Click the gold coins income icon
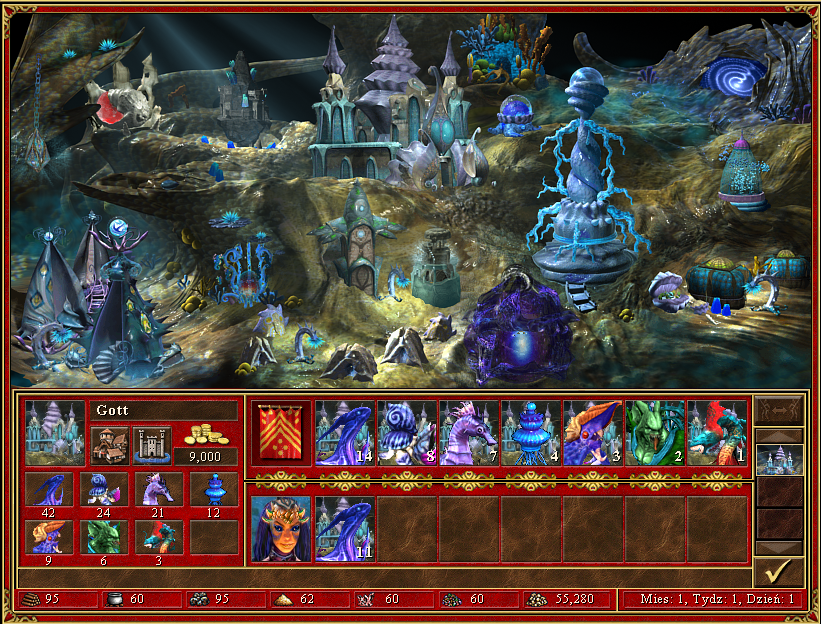 [205, 437]
